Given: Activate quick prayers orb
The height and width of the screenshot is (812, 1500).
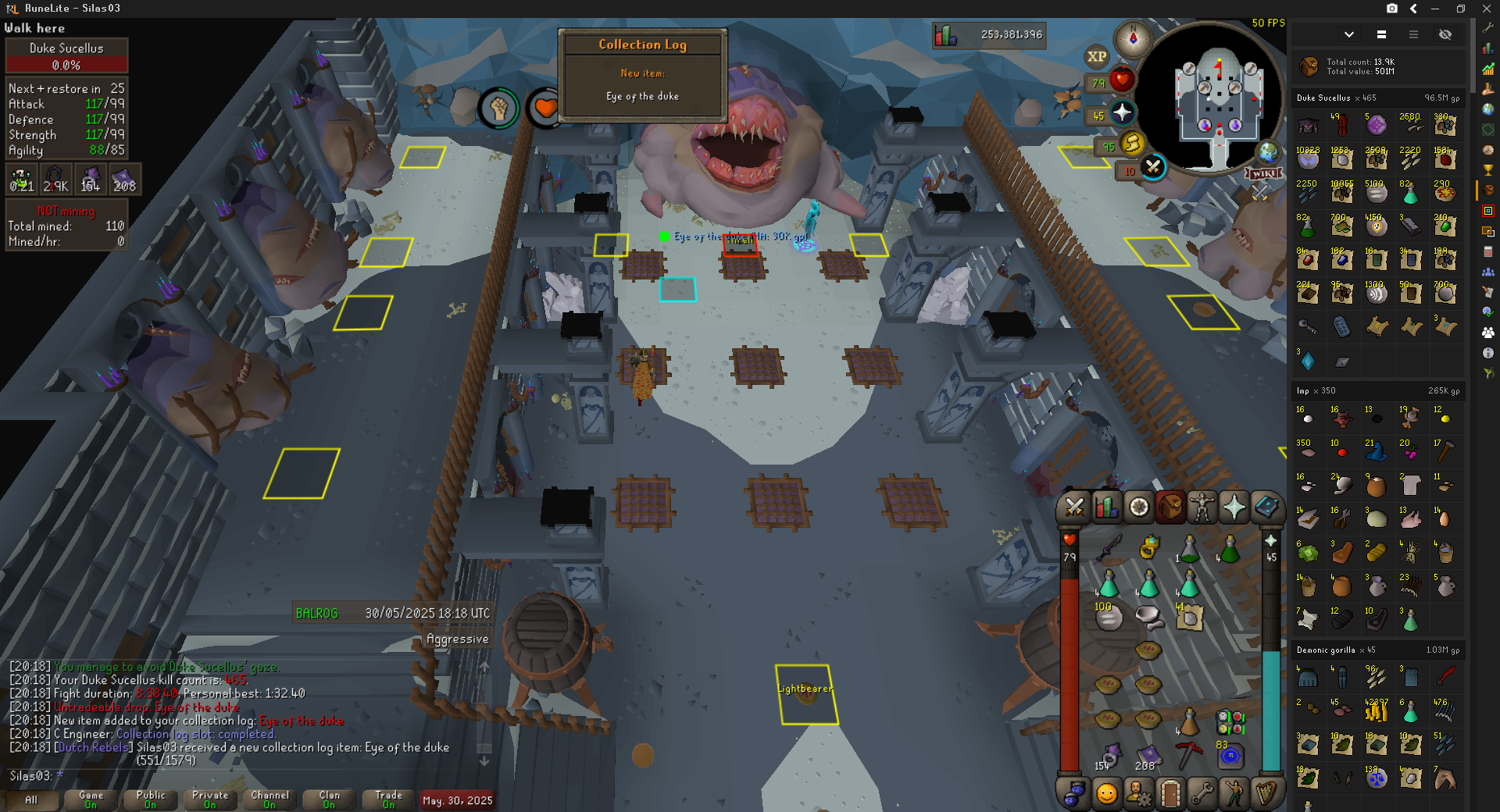Looking at the screenshot, I should coord(1122,113).
